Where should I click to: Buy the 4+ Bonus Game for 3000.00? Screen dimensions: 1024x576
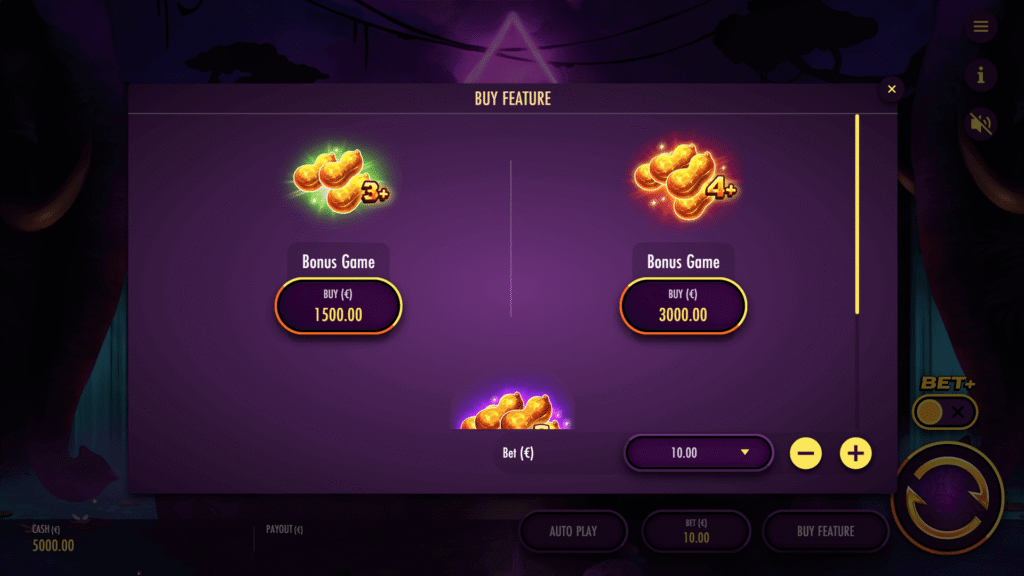683,305
